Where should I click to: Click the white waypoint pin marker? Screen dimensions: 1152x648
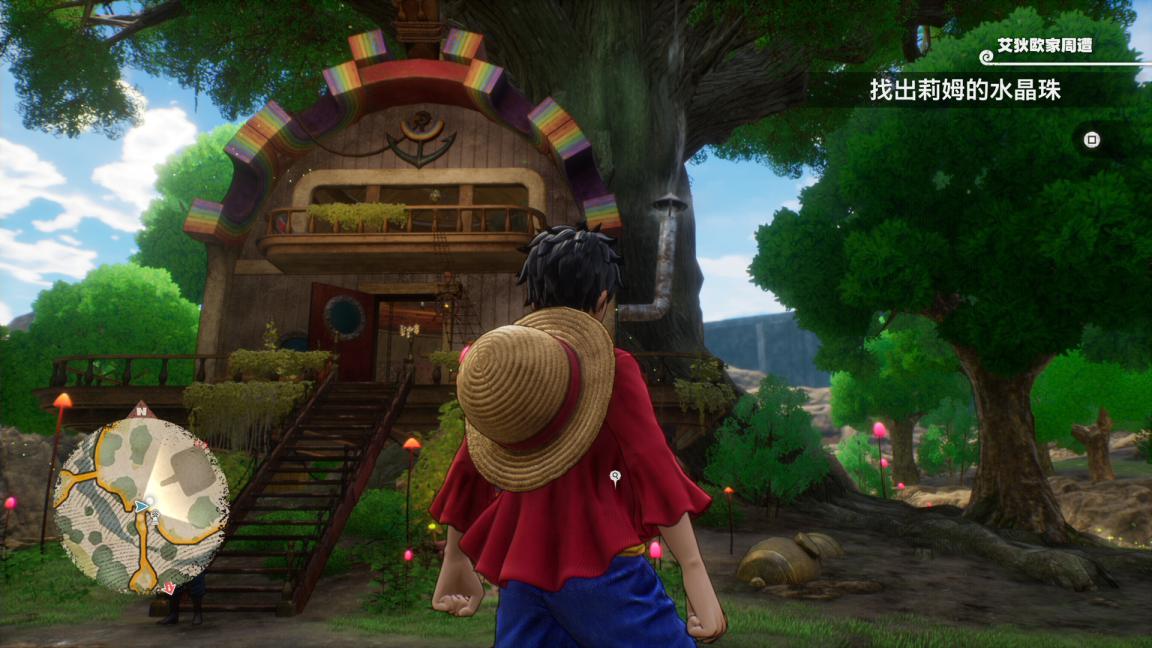click(x=615, y=477)
